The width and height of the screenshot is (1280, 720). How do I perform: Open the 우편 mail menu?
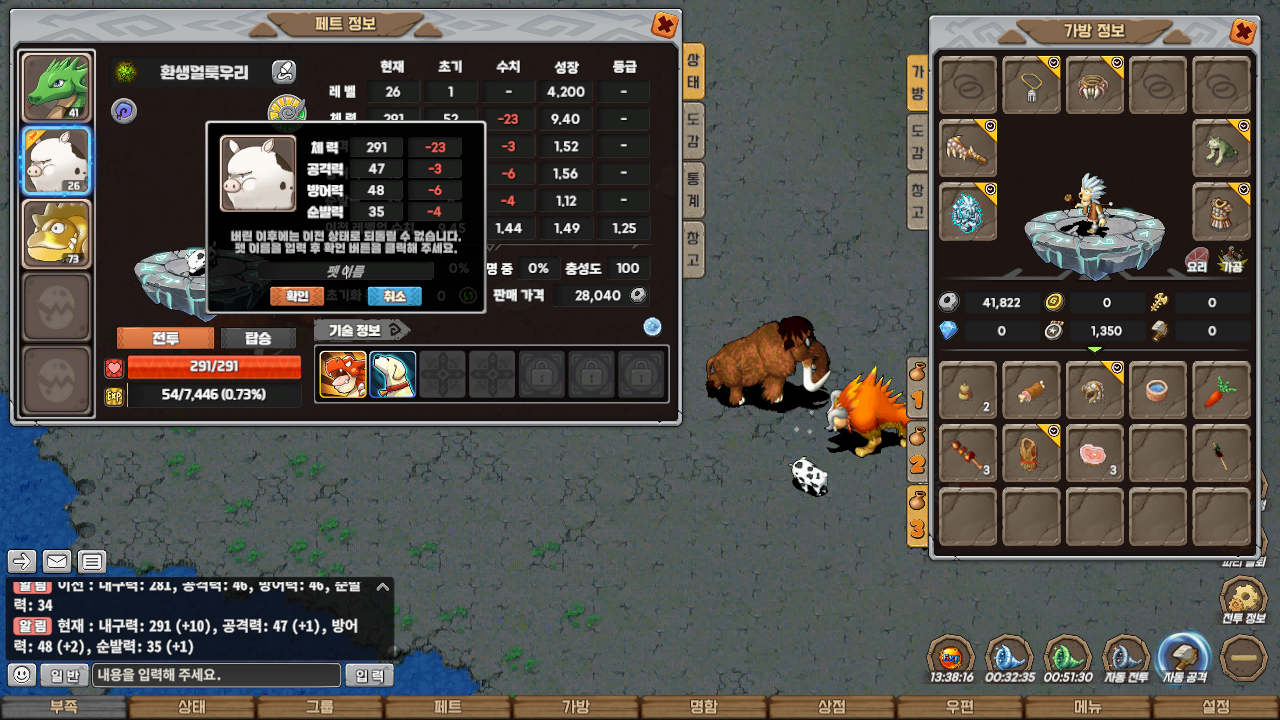(960, 707)
